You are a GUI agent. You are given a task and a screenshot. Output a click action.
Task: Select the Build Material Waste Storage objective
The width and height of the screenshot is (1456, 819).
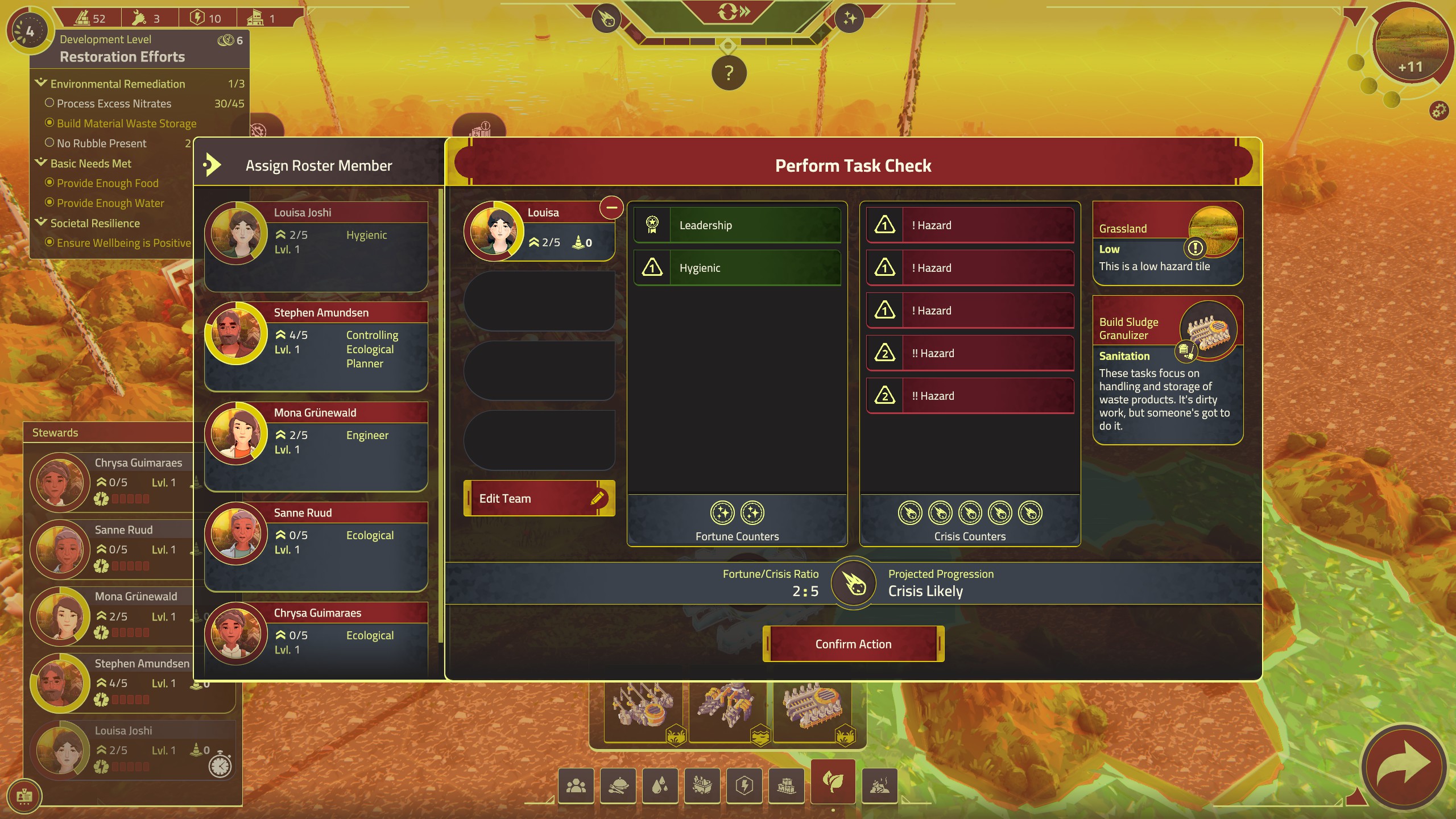pyautogui.click(x=51, y=123)
